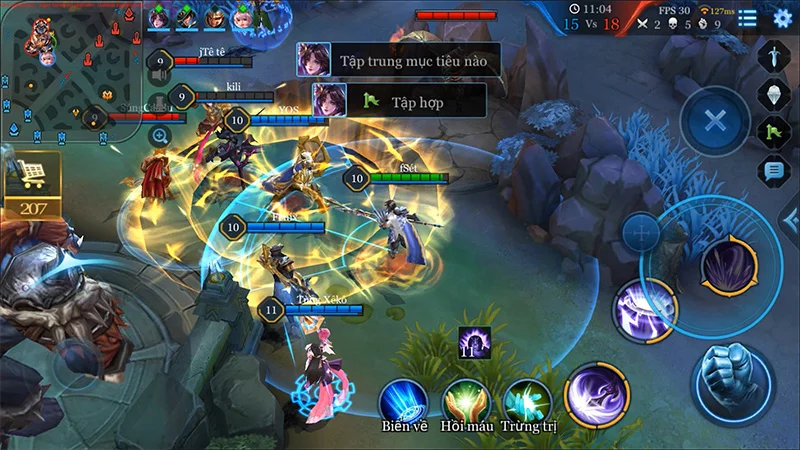Open the quick chat bubble
This screenshot has width=800, height=450.
click(775, 170)
